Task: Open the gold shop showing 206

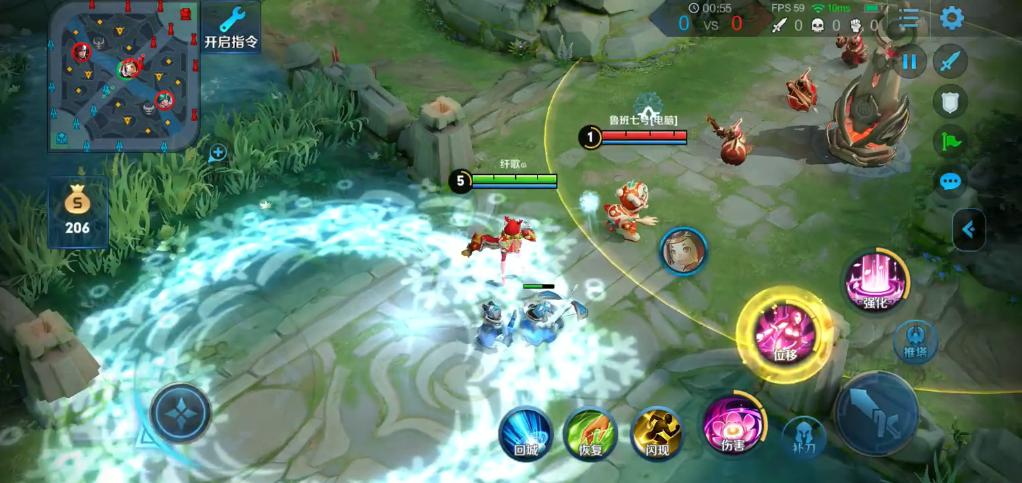Action: 77,213
